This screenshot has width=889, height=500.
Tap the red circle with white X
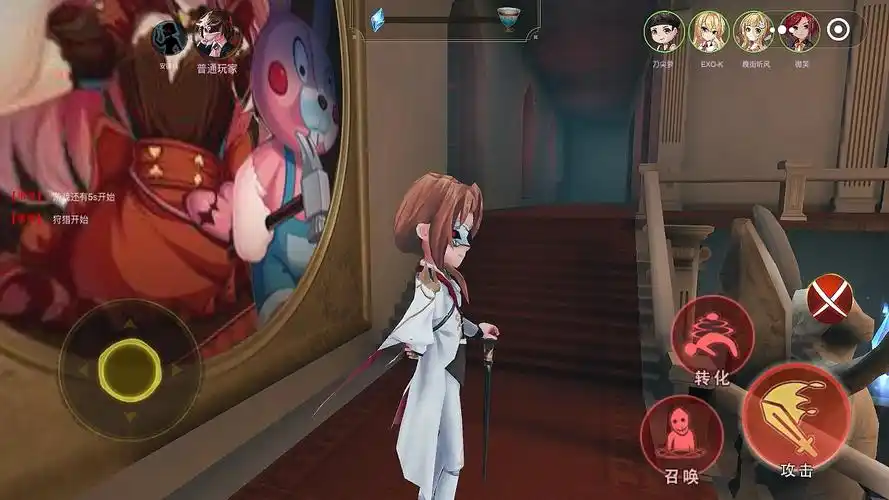coord(830,298)
